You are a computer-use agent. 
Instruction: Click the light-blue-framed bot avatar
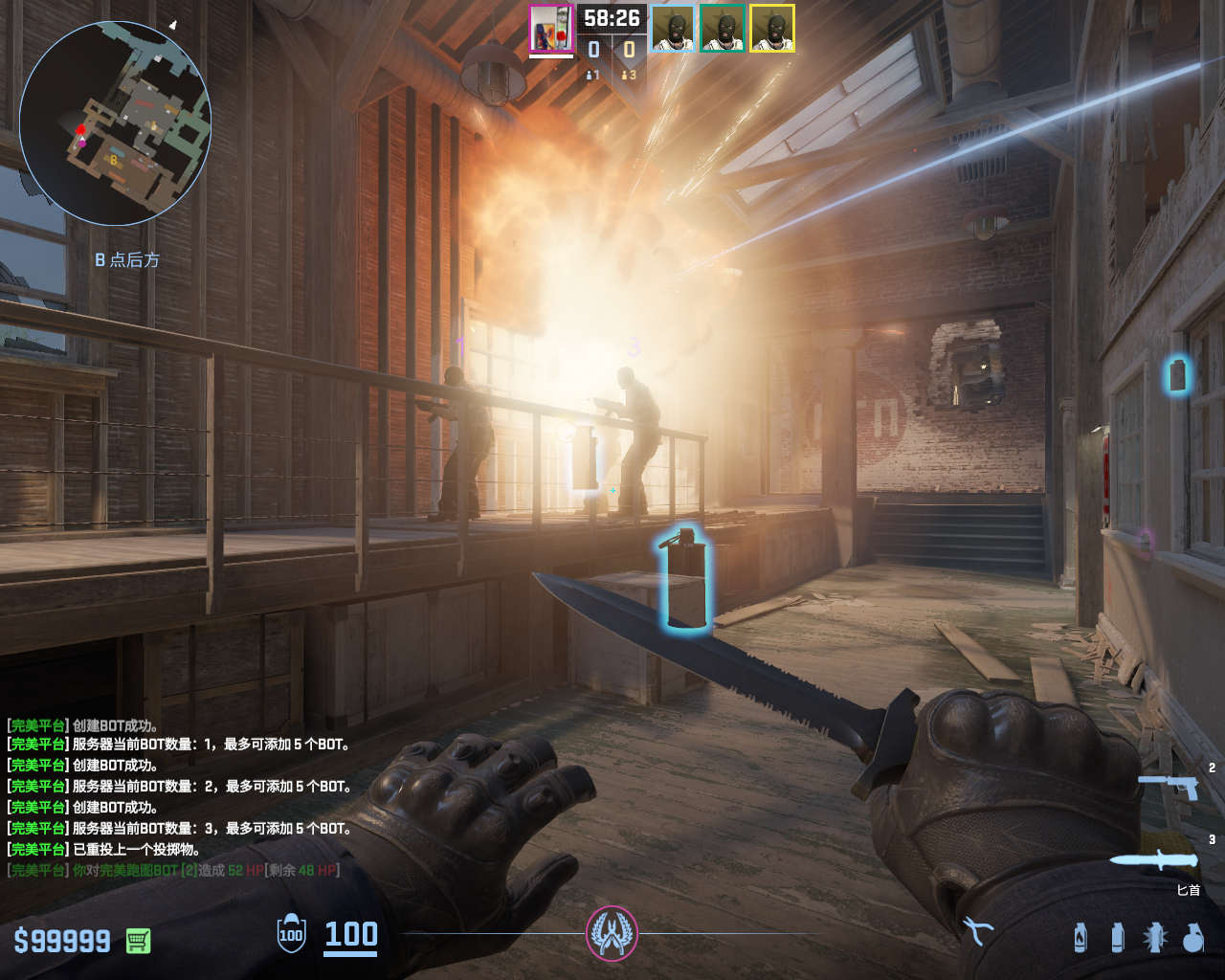673,29
